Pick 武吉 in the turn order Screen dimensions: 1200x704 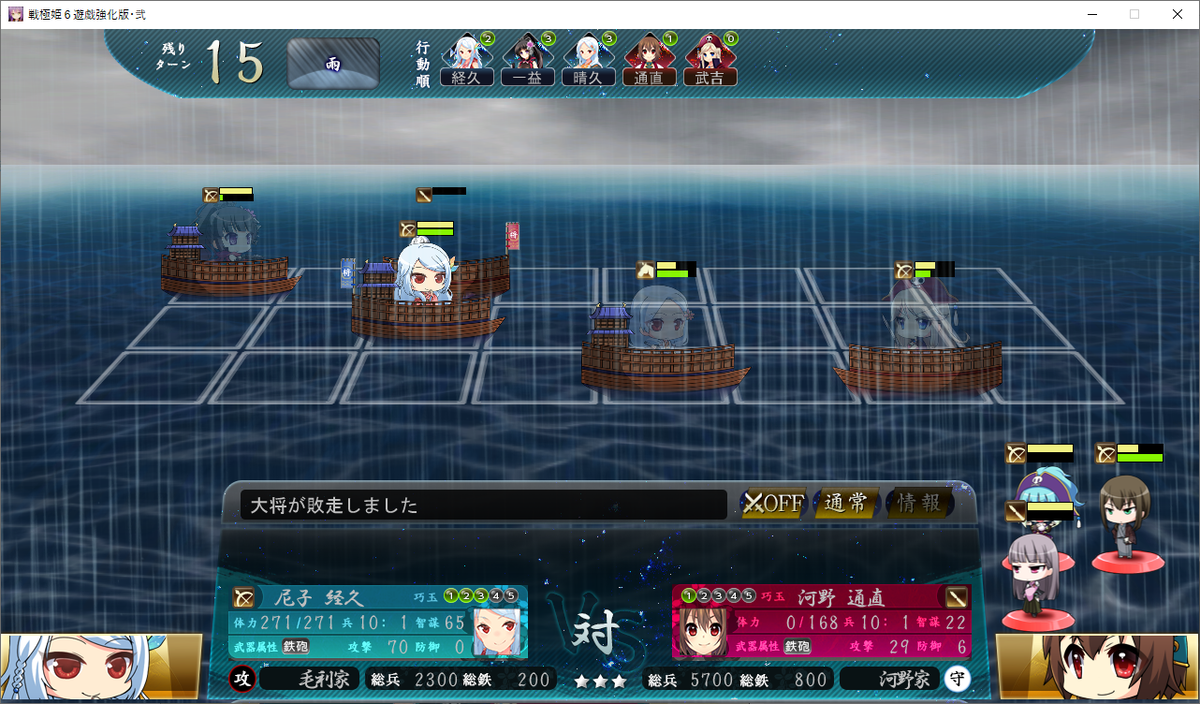(709, 62)
